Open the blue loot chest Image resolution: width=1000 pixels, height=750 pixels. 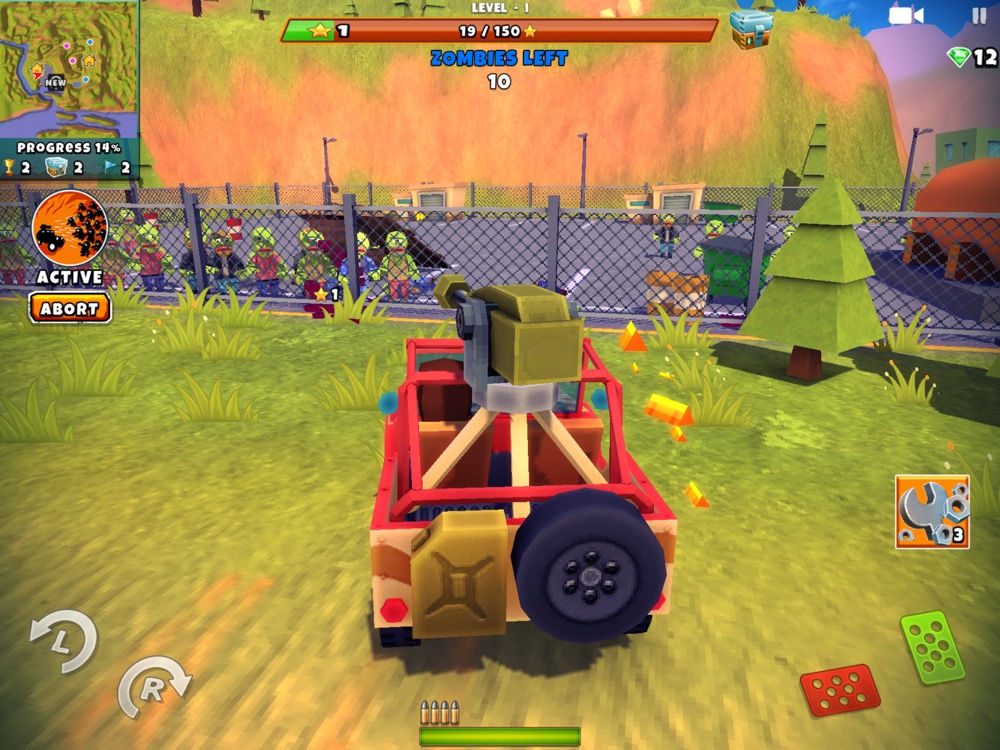751,29
